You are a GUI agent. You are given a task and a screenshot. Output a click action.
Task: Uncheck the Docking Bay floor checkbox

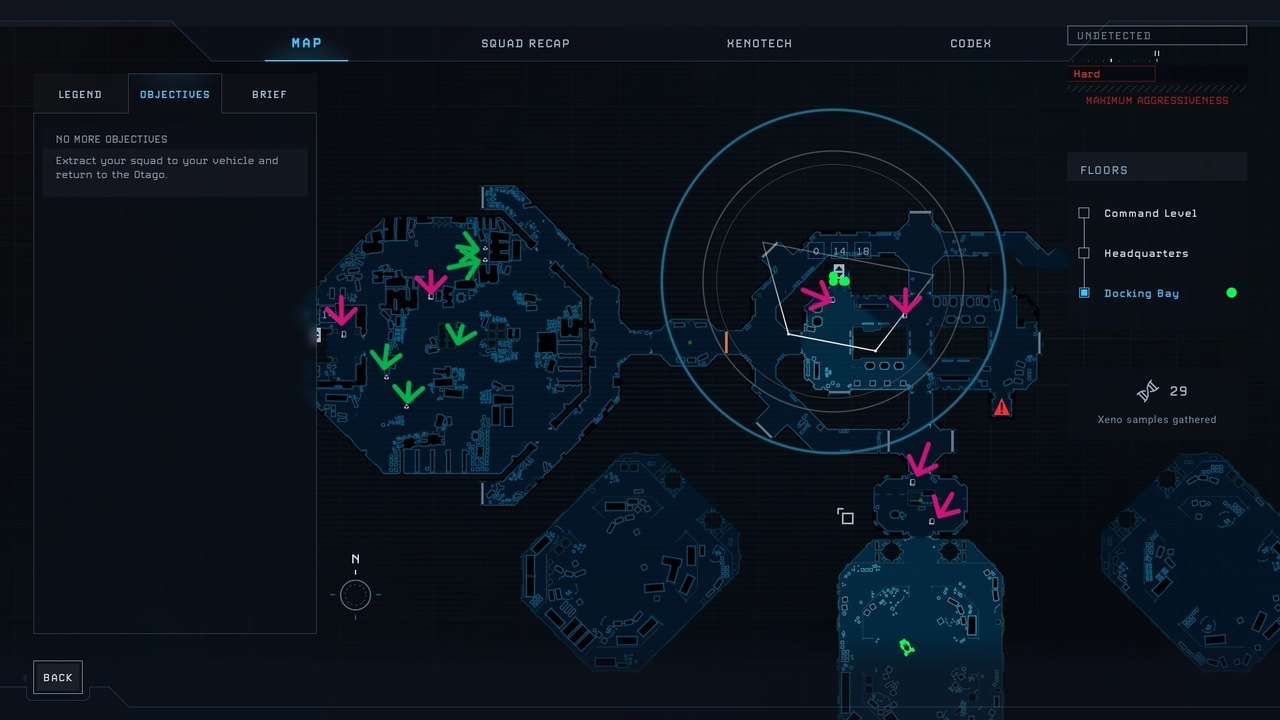click(x=1084, y=293)
